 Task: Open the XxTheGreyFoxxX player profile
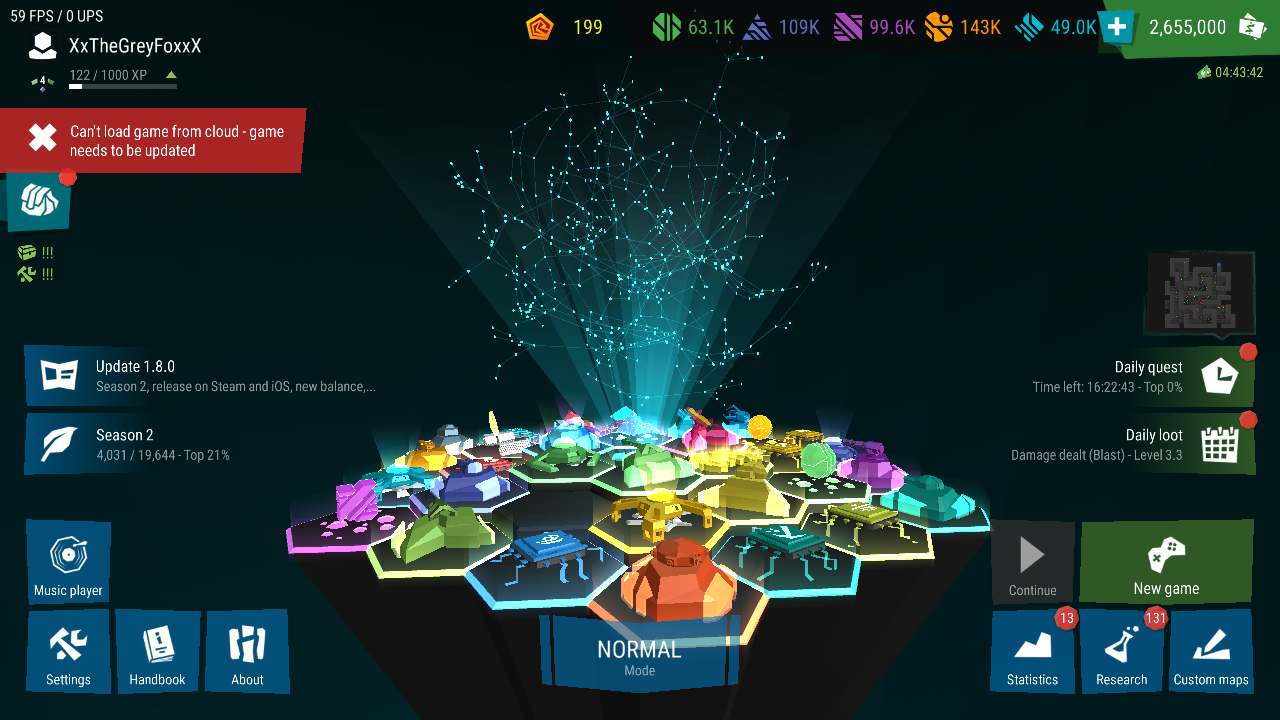[x=134, y=46]
